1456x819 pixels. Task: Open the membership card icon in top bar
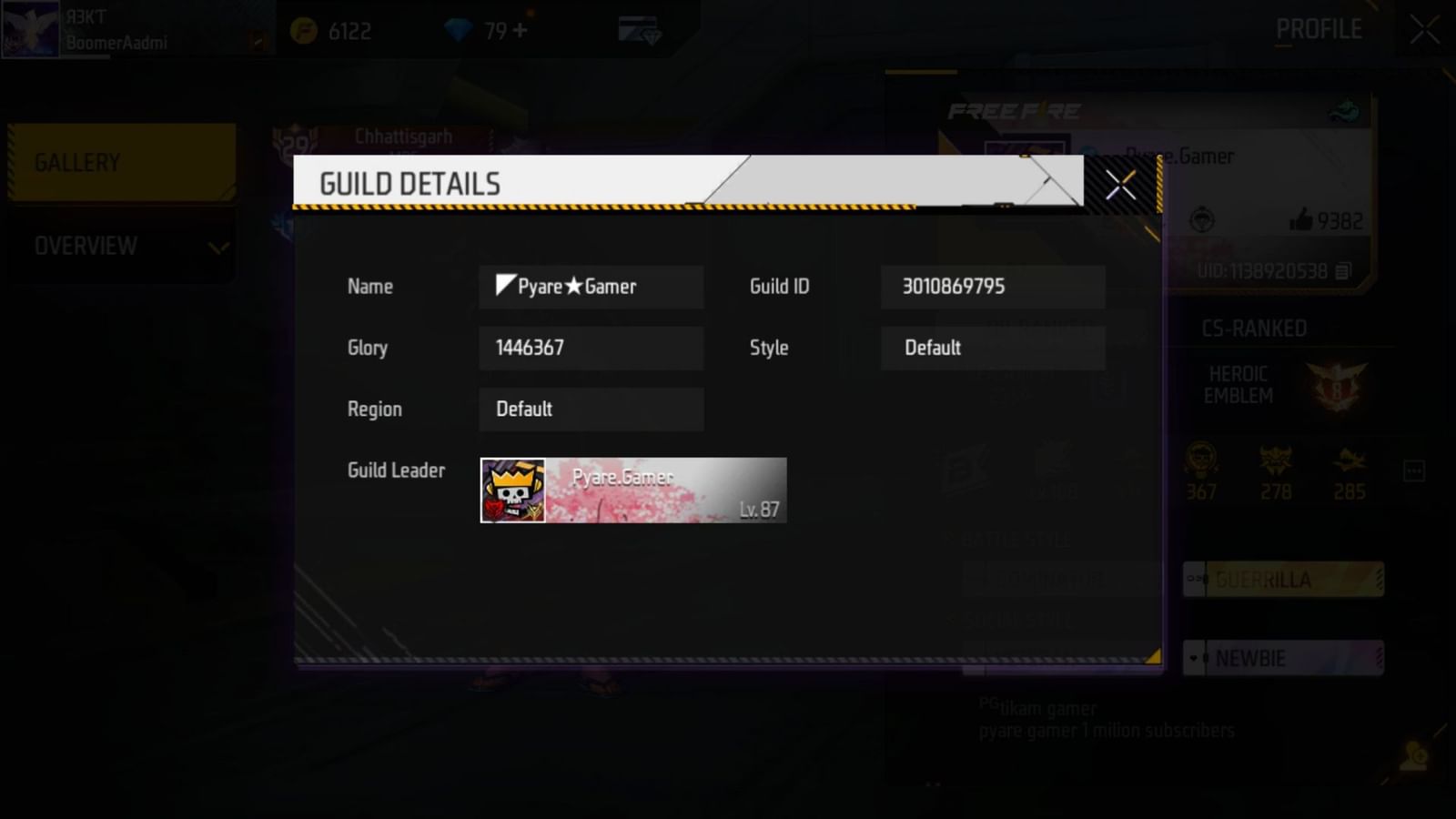637,28
